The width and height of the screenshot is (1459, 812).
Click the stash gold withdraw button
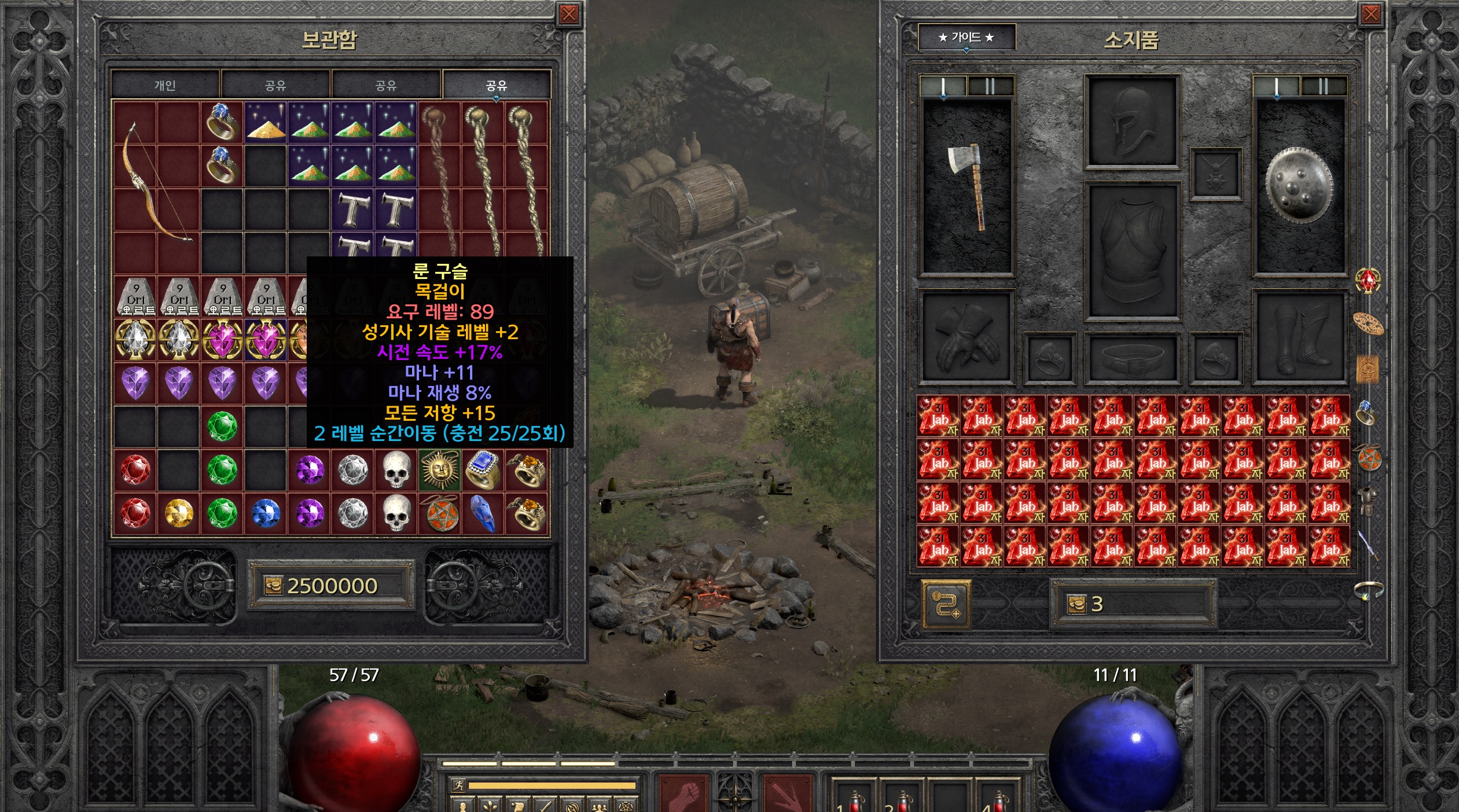[x=273, y=586]
